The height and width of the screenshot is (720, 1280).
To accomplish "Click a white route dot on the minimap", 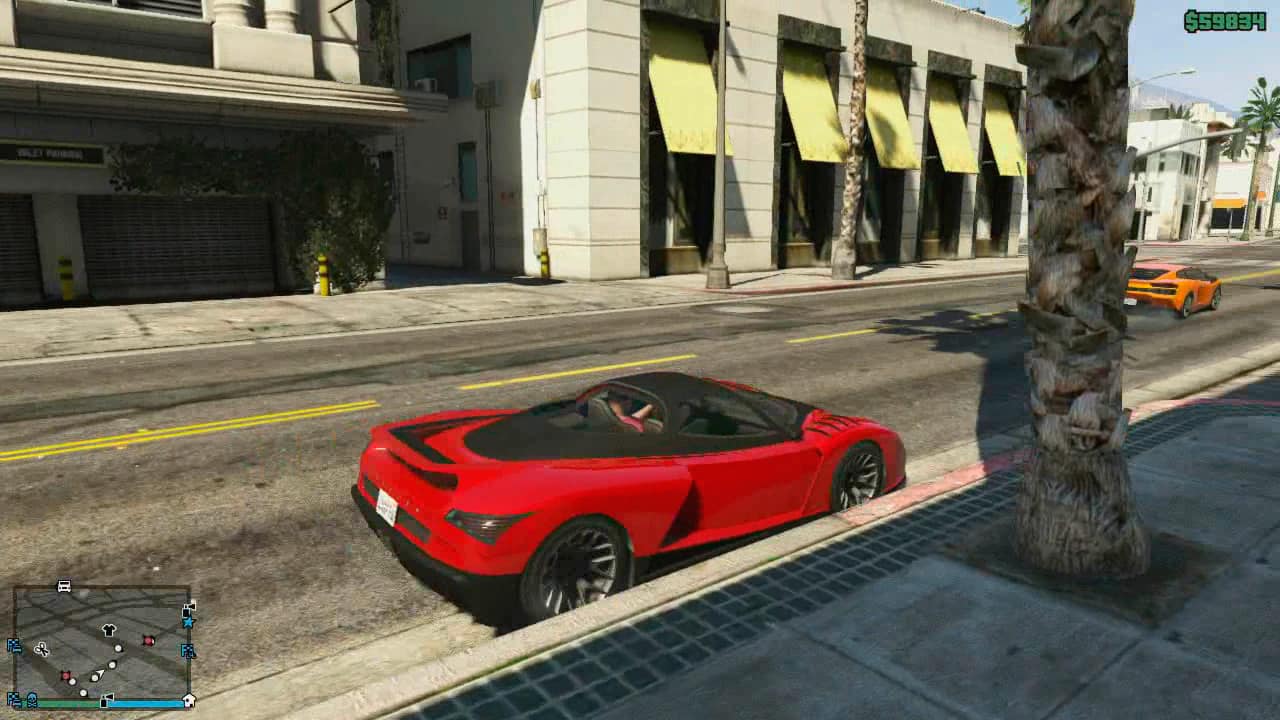I will coord(118,648).
